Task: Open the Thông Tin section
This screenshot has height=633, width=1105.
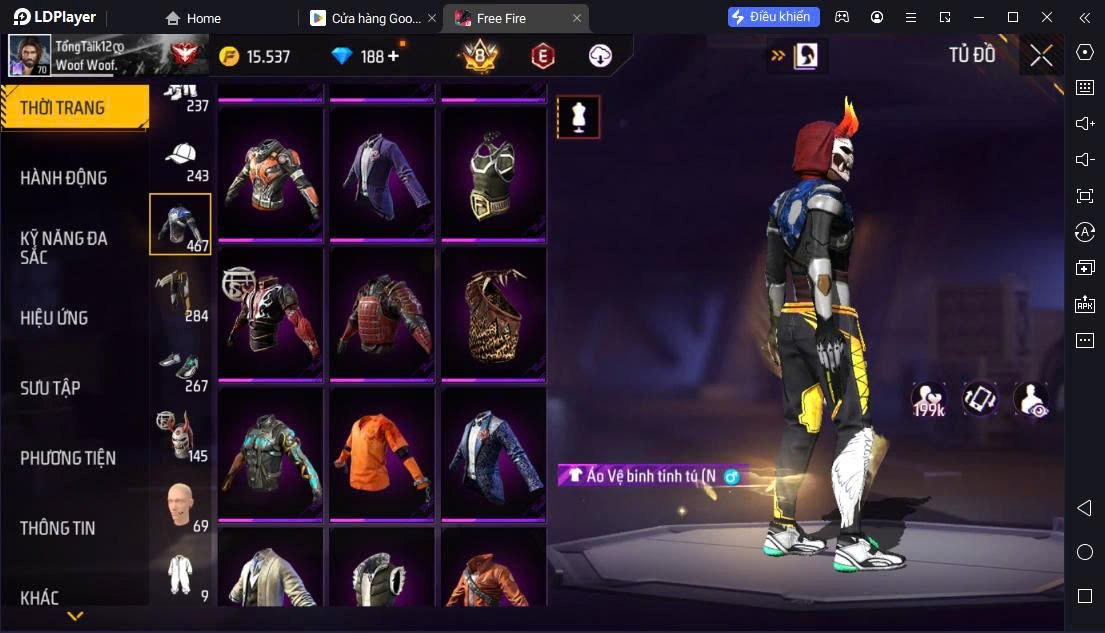Action: [58, 528]
